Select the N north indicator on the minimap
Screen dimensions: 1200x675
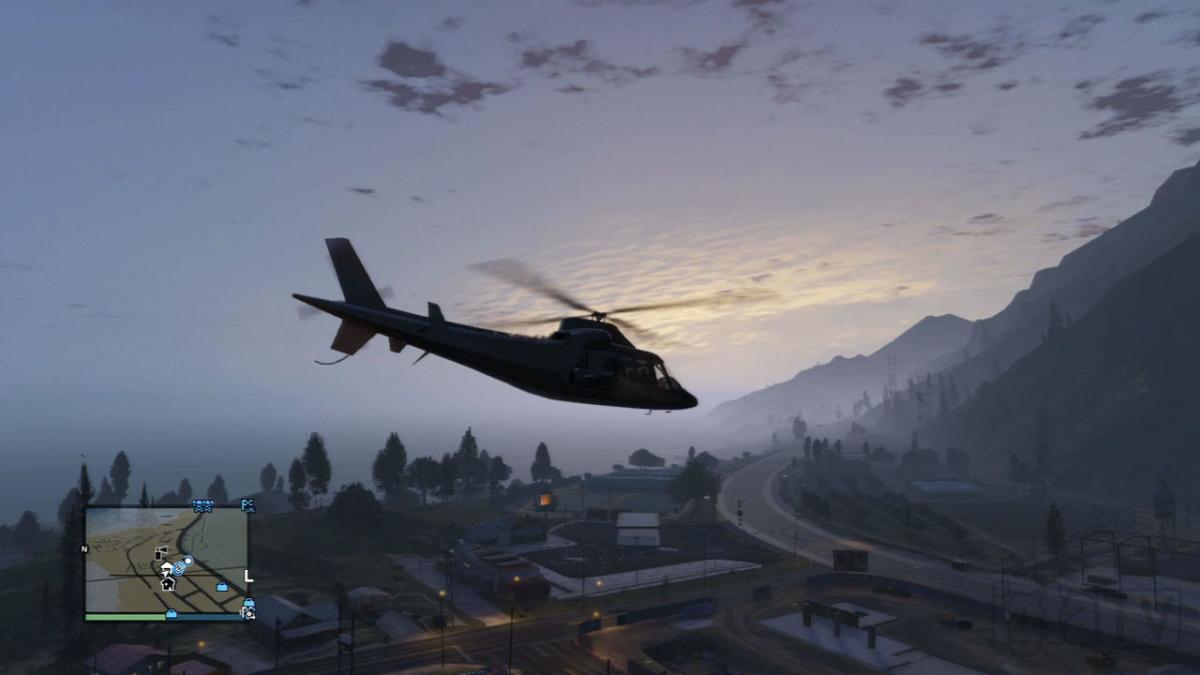[84, 548]
